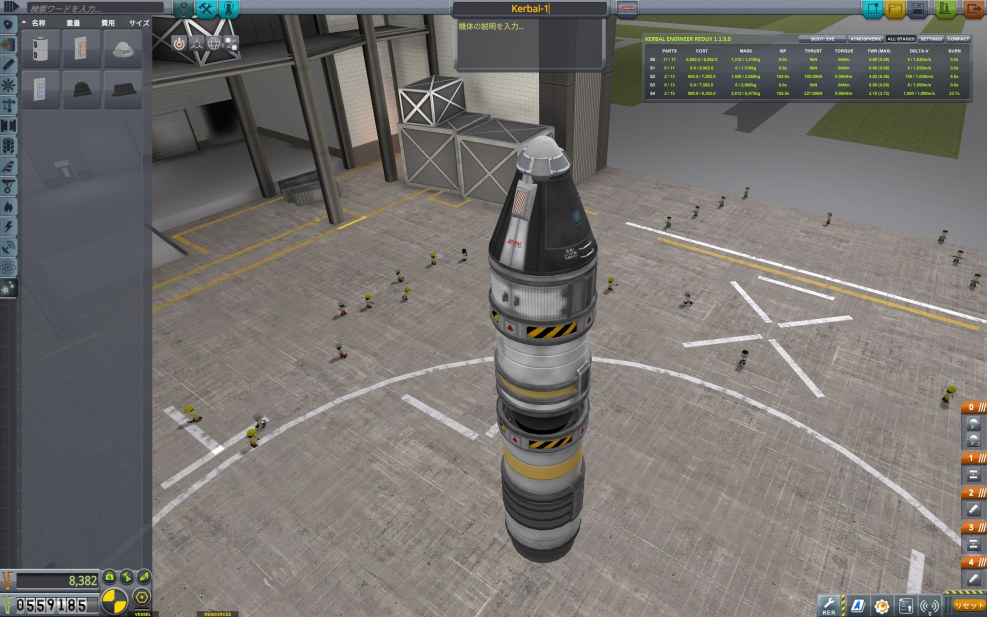Open Kerbal Engineer SETTINGS
The image size is (987, 617).
(930, 38)
